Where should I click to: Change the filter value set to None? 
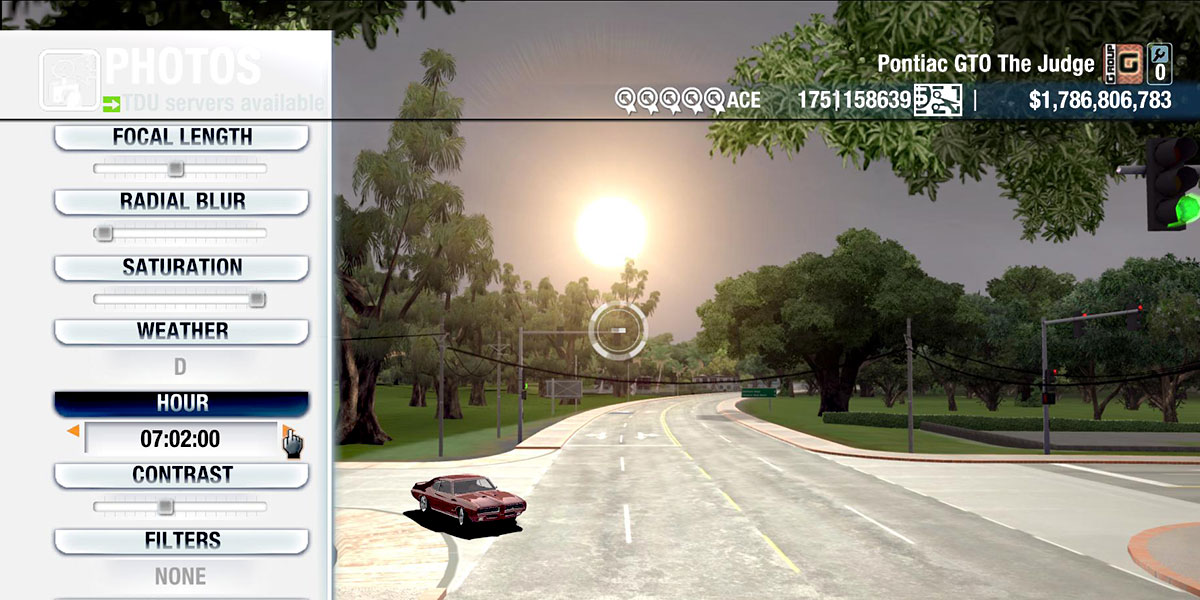pos(181,576)
